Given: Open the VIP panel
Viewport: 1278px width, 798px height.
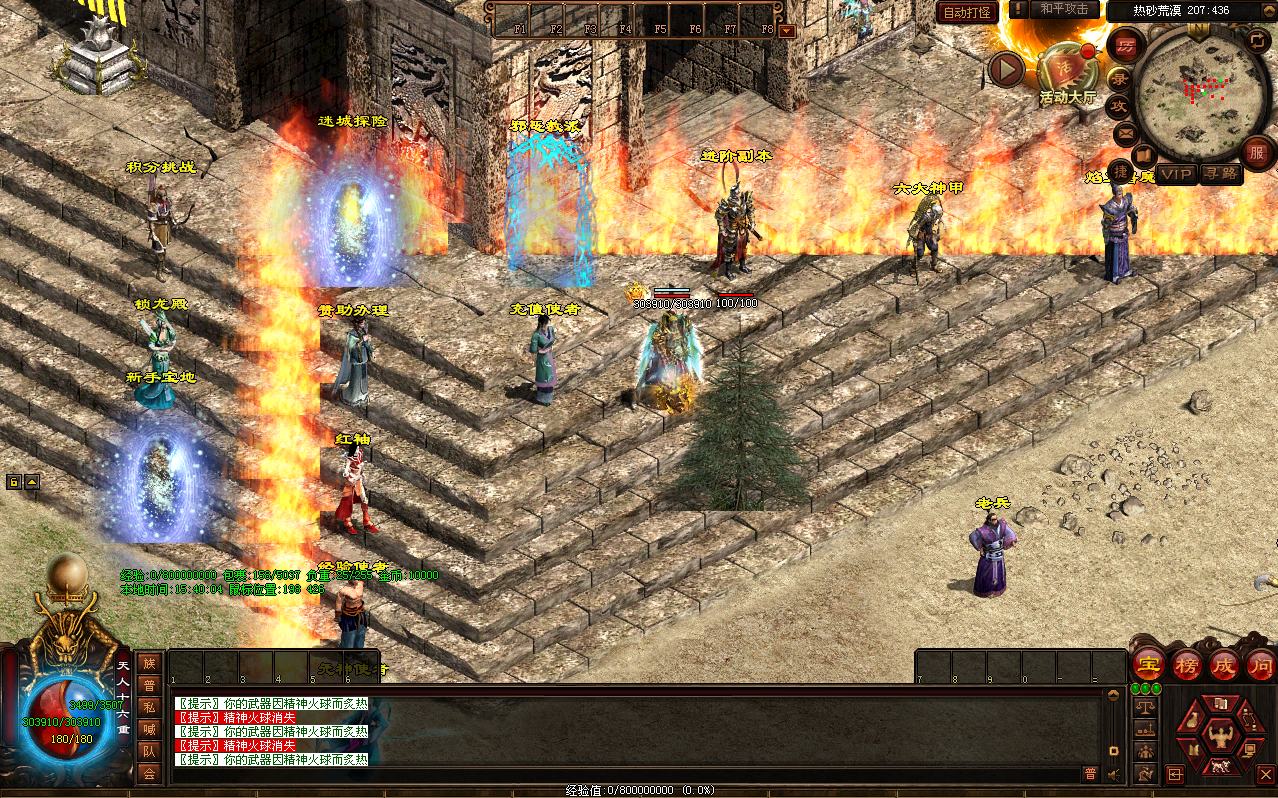Looking at the screenshot, I should tap(1177, 174).
